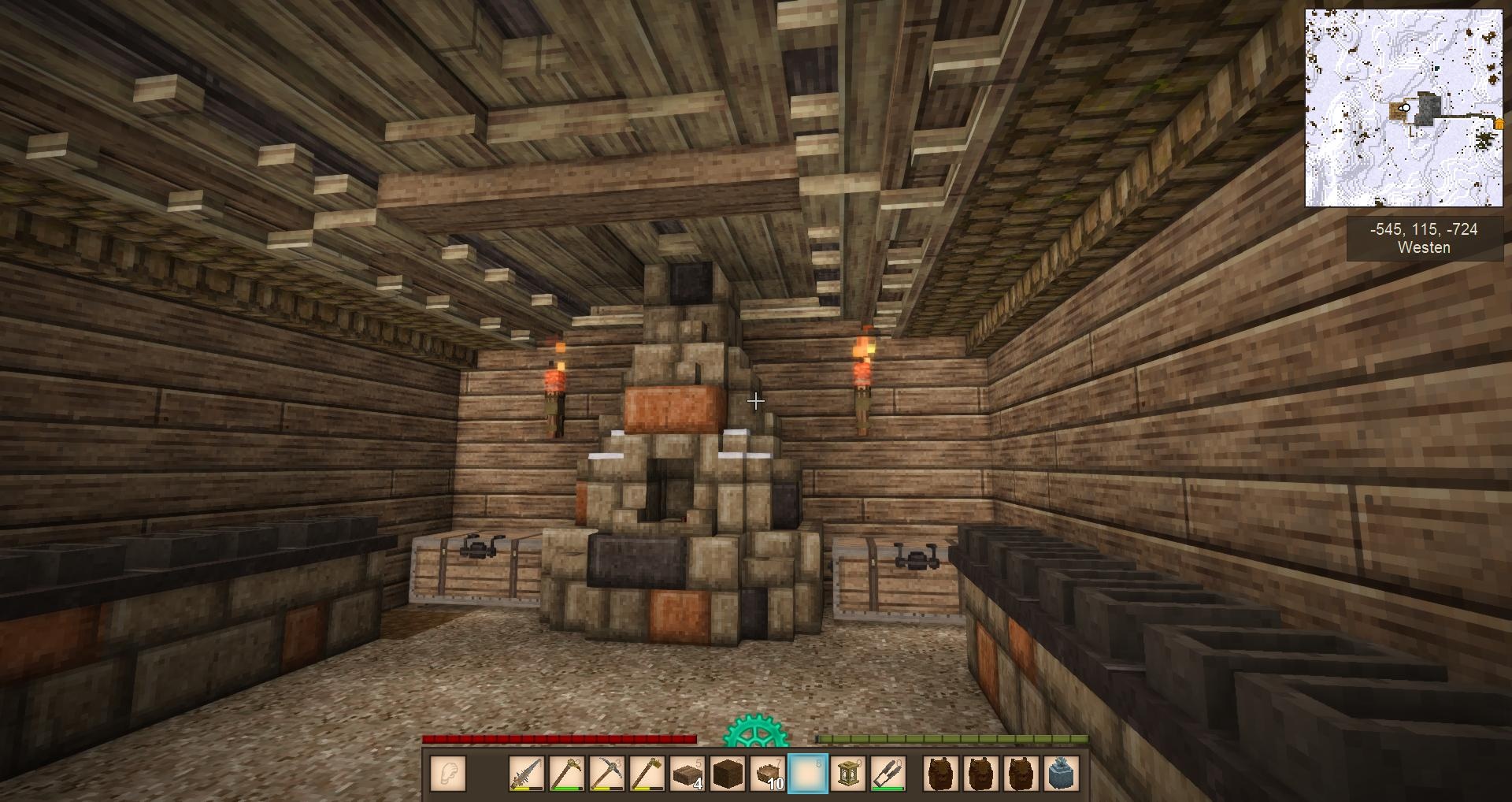Screen dimensions: 1512x802
Task: Open the minimap in the corner
Action: [1403, 108]
